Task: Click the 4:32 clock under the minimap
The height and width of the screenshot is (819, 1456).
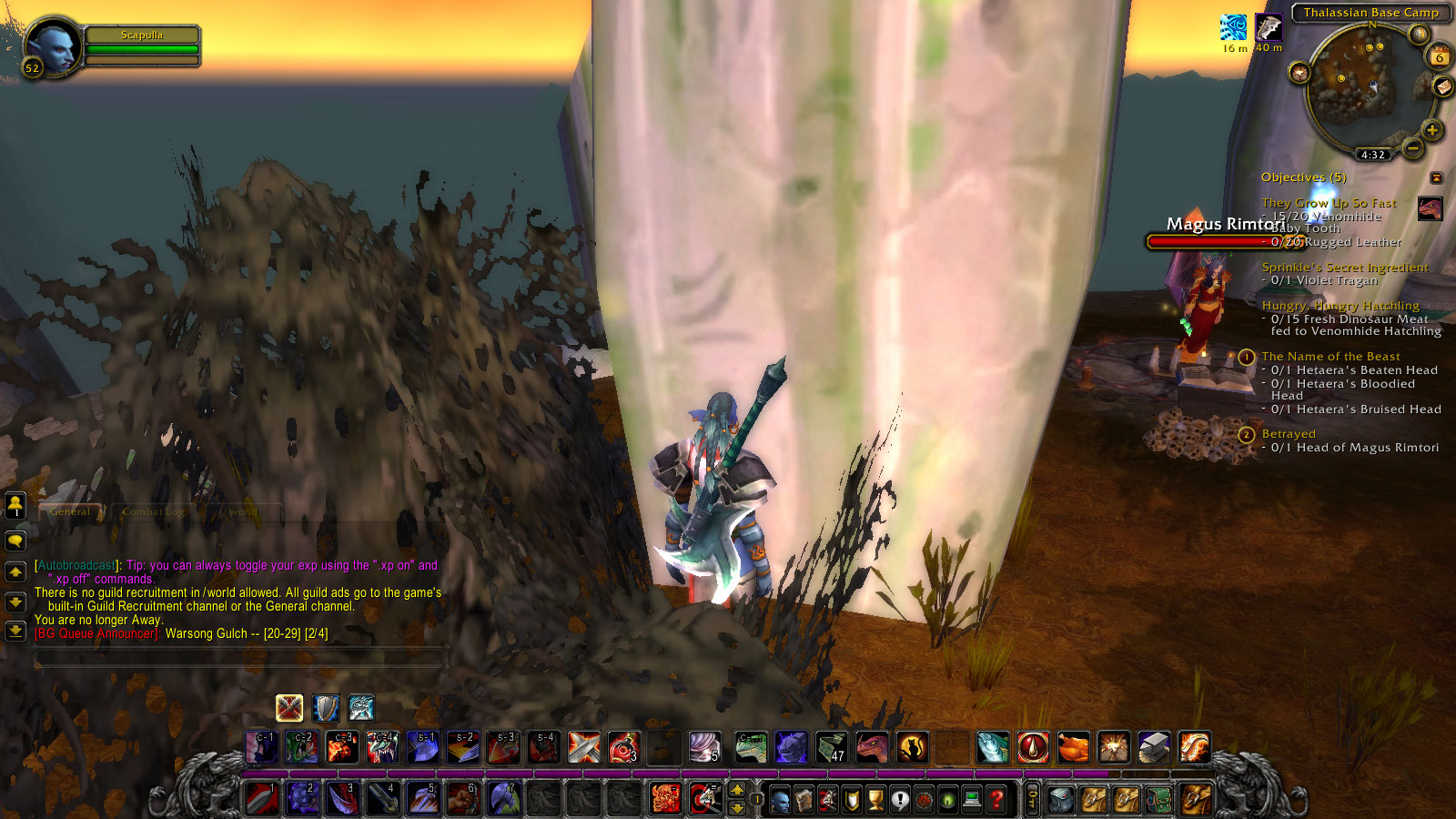Action: coord(1372,153)
